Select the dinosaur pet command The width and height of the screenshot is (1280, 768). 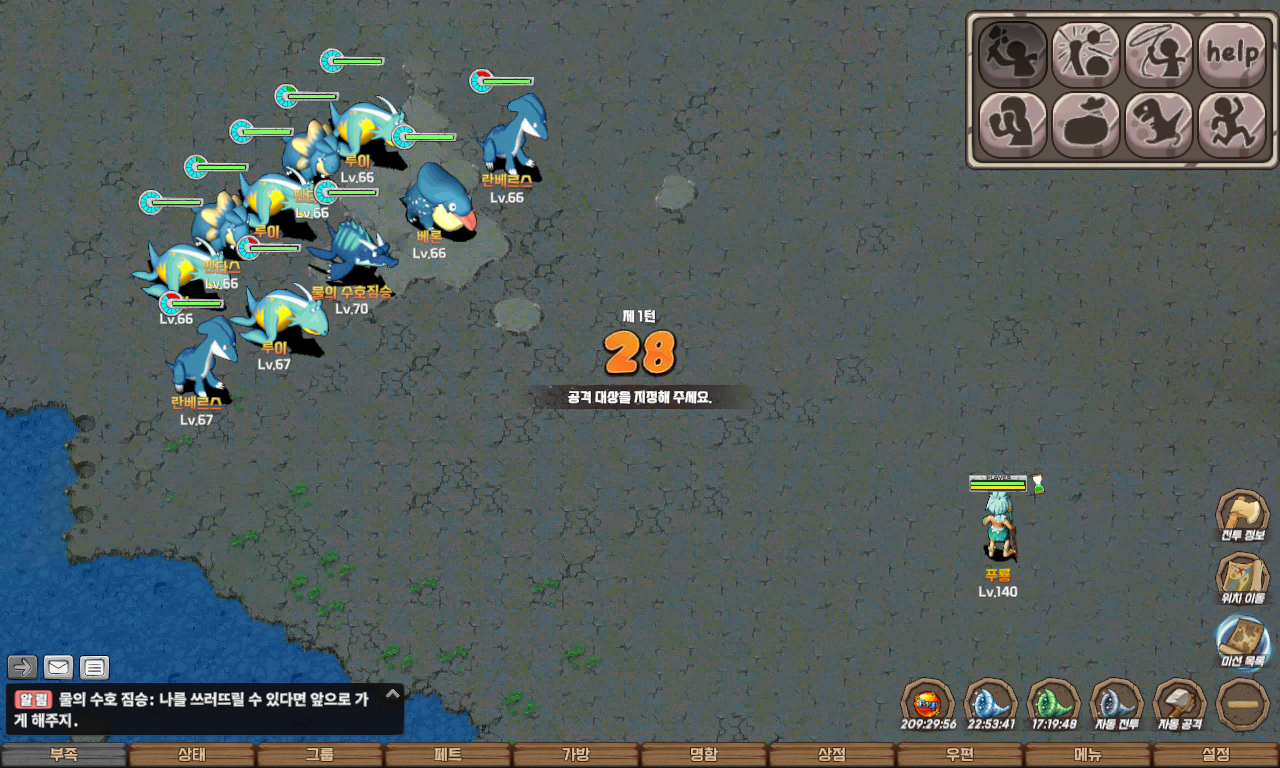(x=1159, y=125)
